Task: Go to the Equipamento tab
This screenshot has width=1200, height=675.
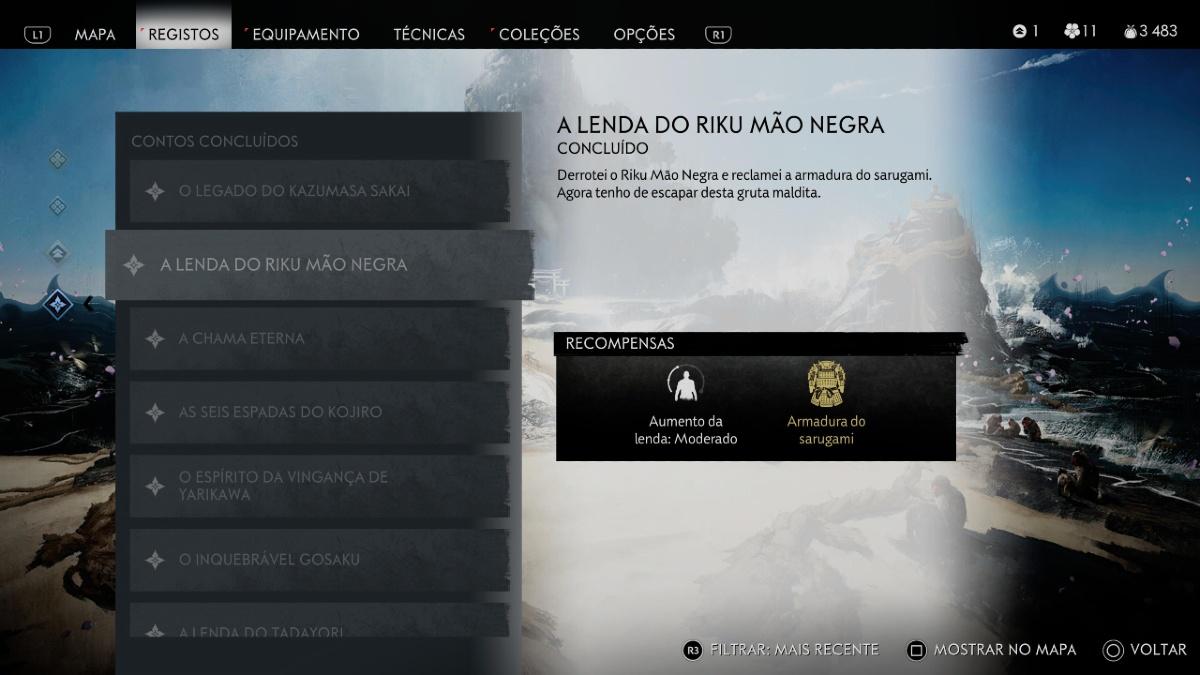Action: tap(305, 34)
